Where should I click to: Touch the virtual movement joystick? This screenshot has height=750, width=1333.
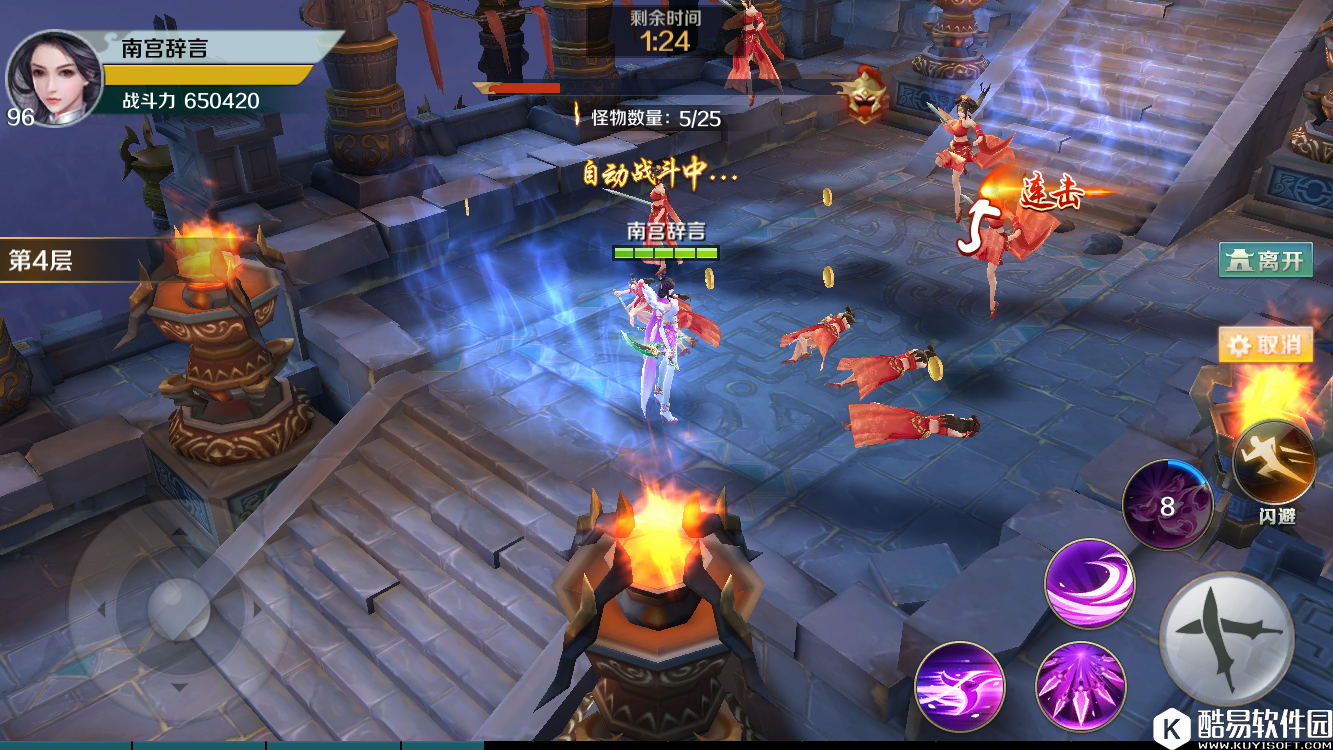(177, 606)
